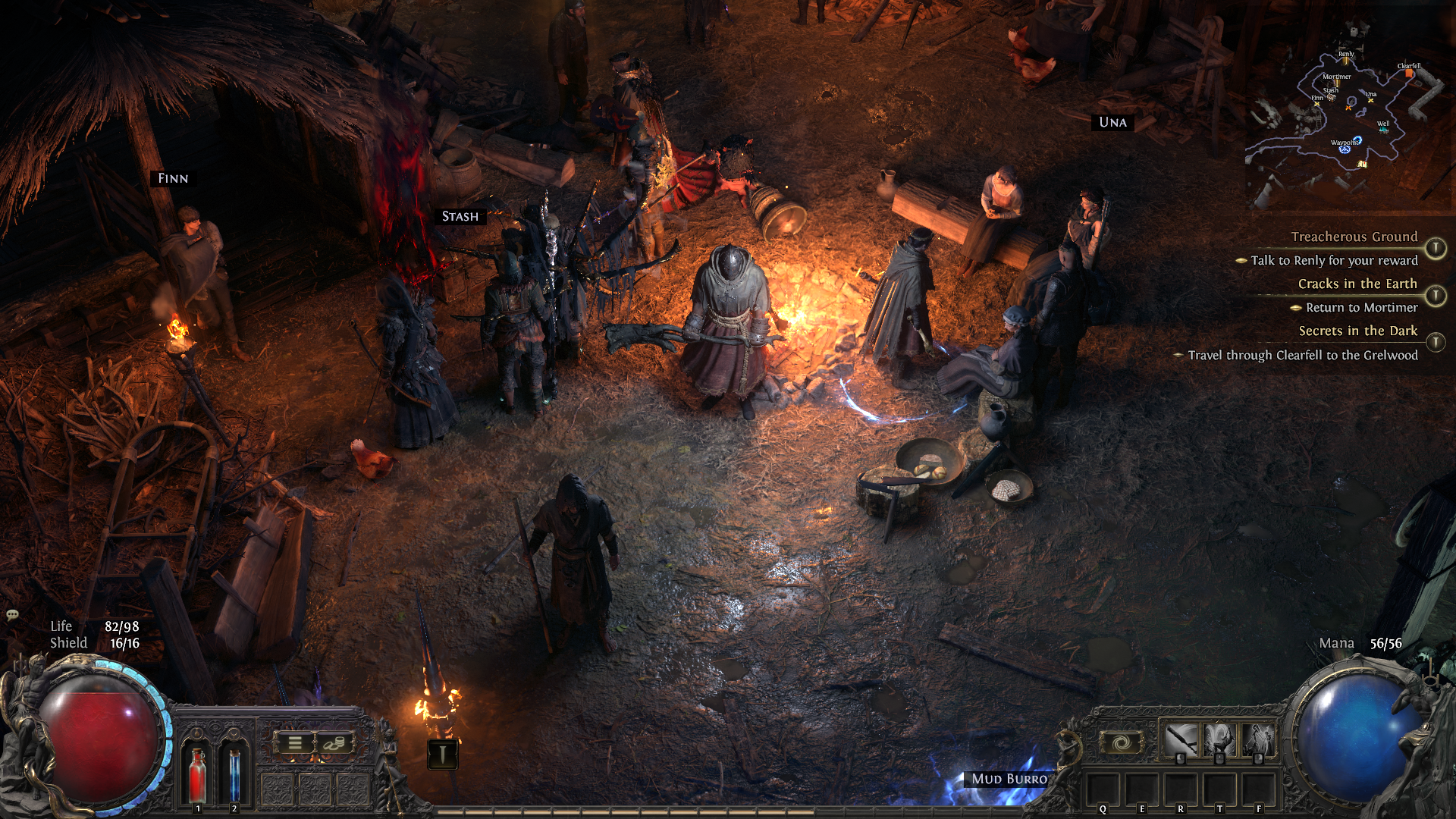Click the nail icon button above the experience bar
The height and width of the screenshot is (819, 1456).
442,753
